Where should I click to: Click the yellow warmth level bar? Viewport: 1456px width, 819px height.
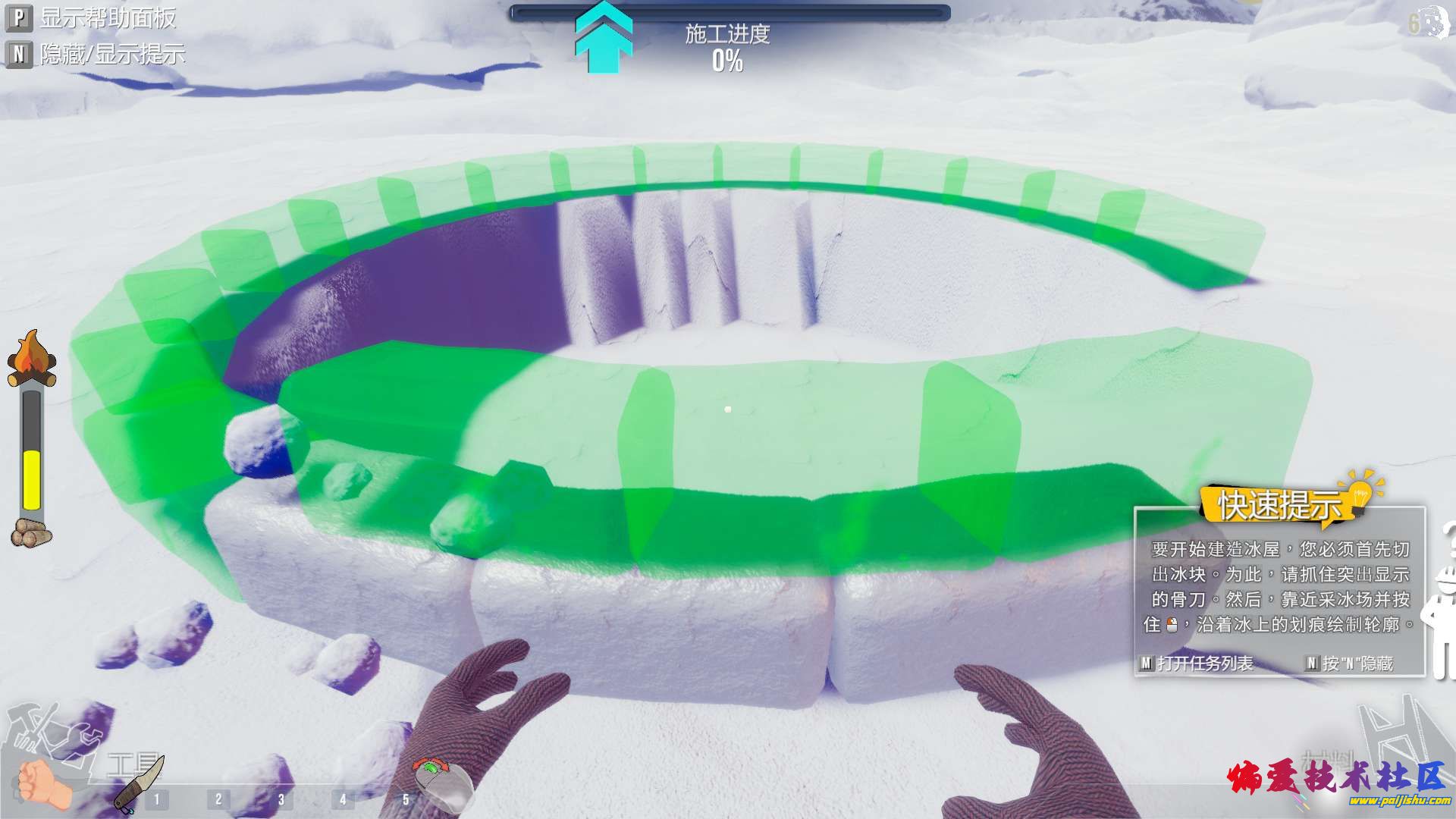[32, 478]
